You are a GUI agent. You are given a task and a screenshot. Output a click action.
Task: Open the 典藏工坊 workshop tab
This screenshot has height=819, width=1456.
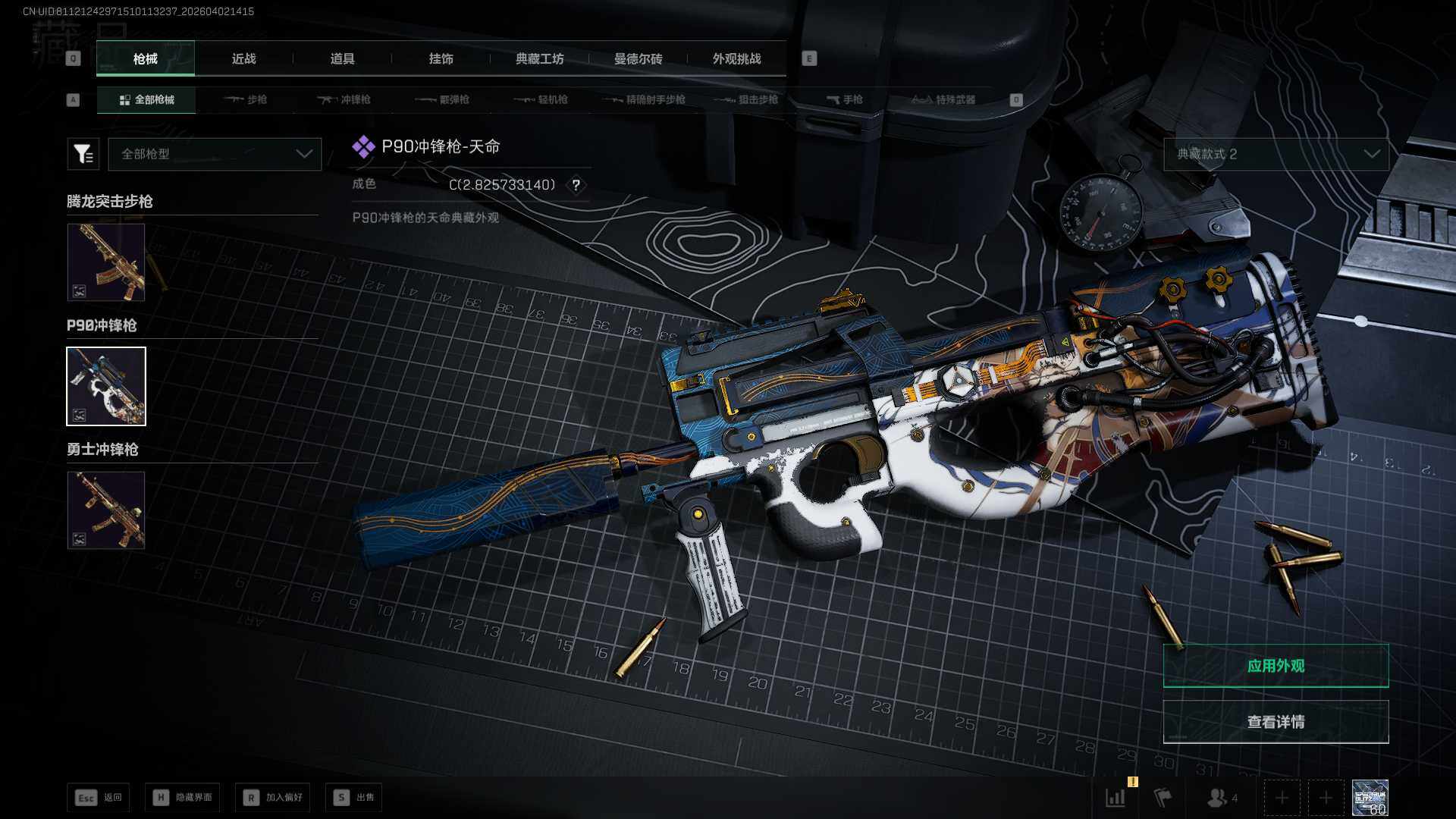pos(539,58)
